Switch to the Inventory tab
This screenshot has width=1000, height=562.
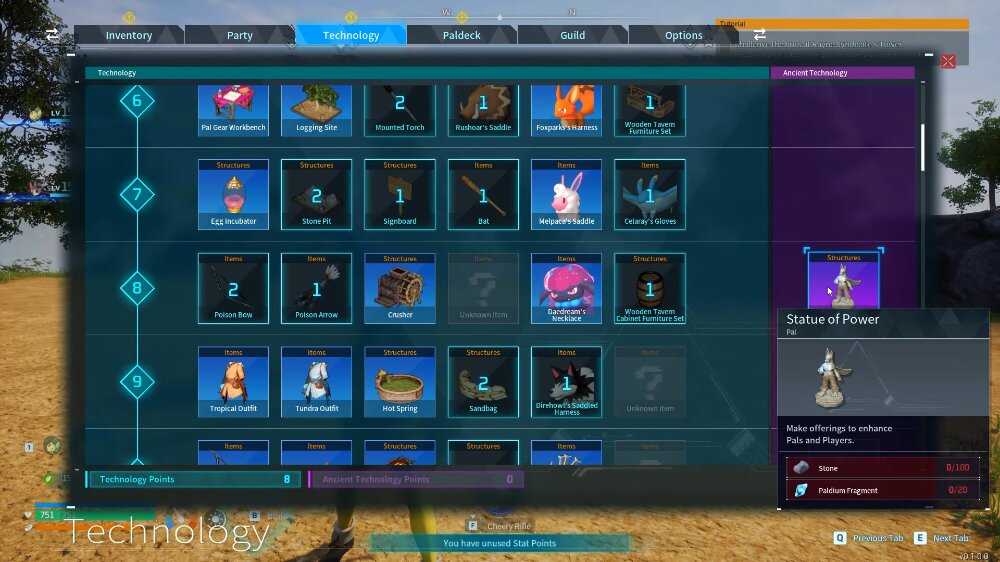pos(129,35)
